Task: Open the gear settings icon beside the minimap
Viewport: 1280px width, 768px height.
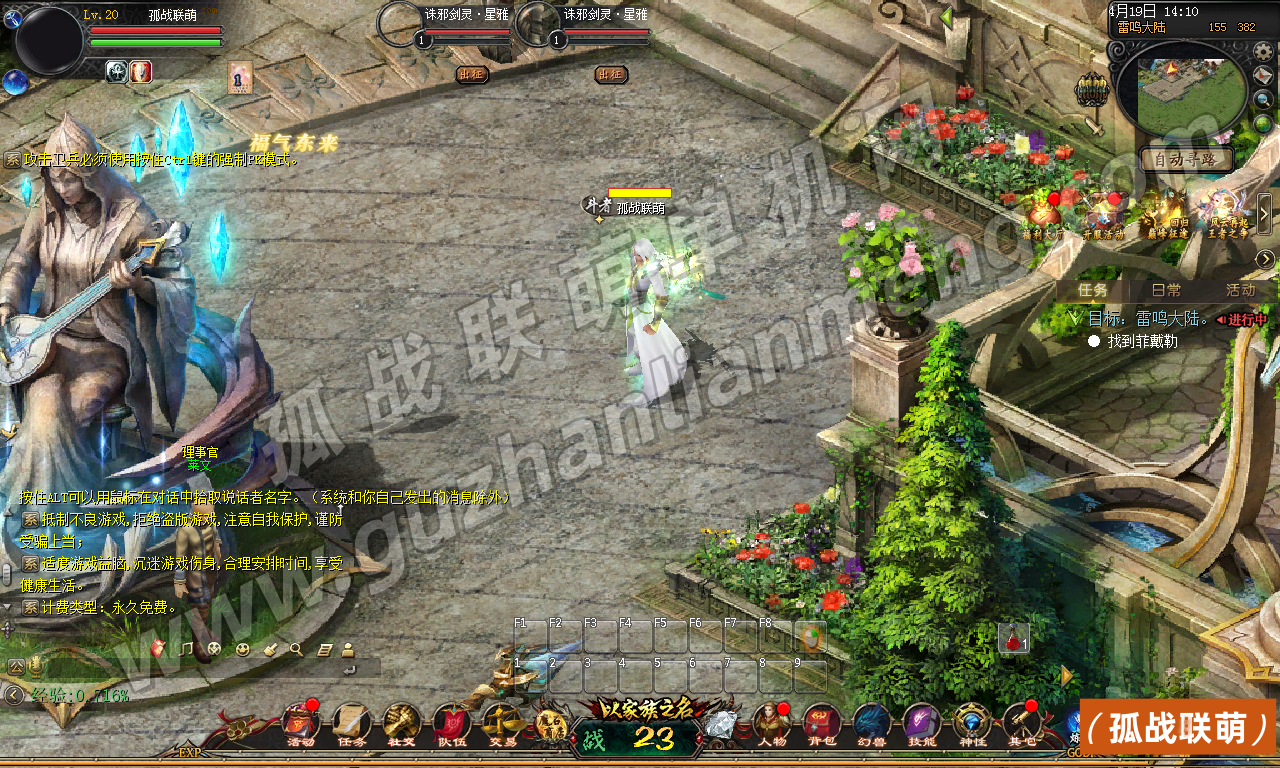Action: coord(1264,51)
